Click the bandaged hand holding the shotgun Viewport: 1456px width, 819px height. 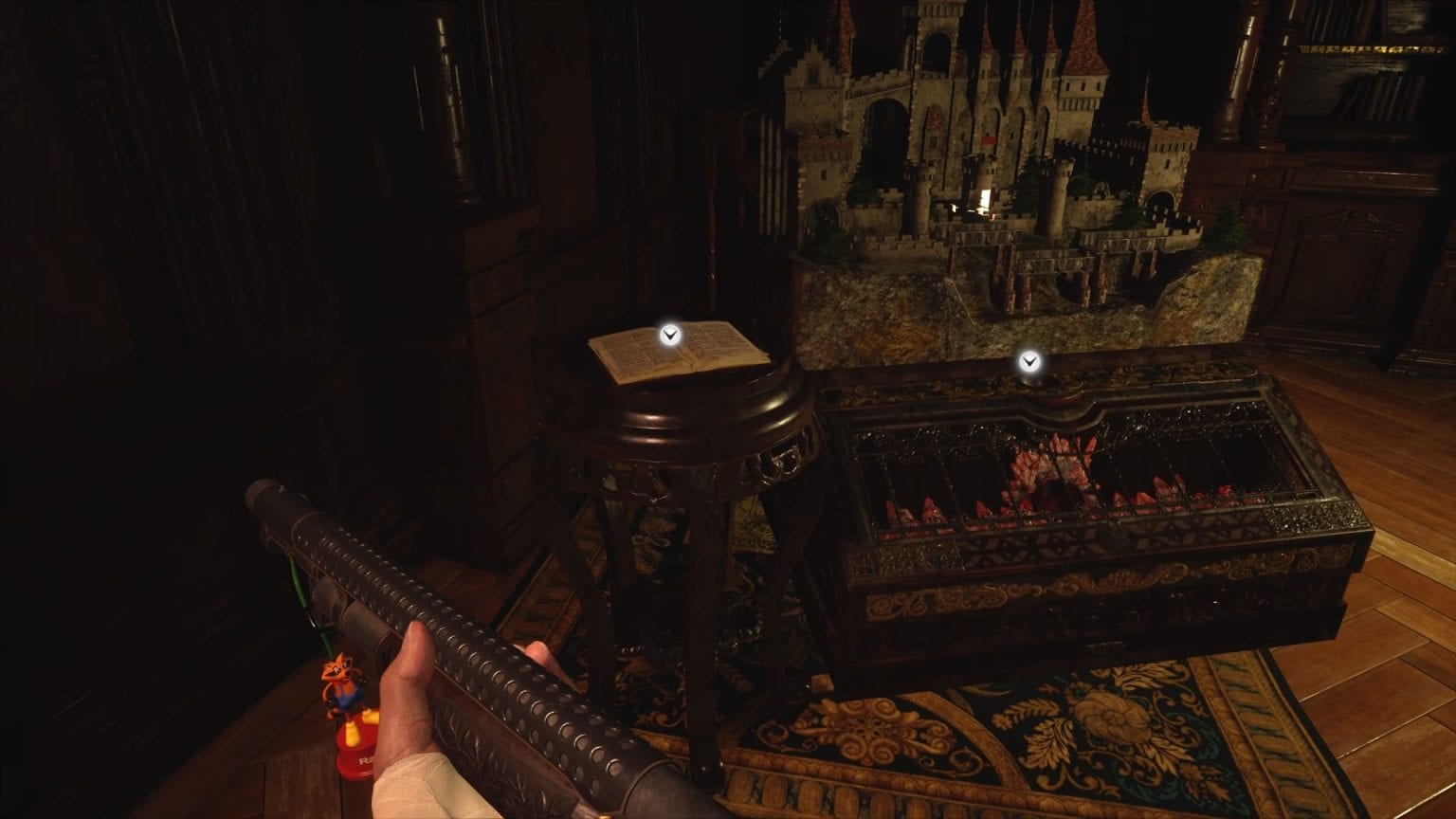coord(427,749)
